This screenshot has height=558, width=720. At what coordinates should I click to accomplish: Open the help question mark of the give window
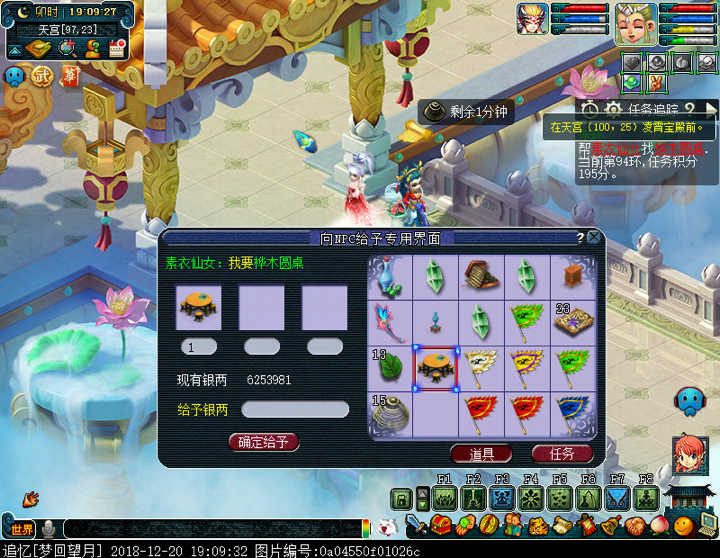tap(580, 238)
